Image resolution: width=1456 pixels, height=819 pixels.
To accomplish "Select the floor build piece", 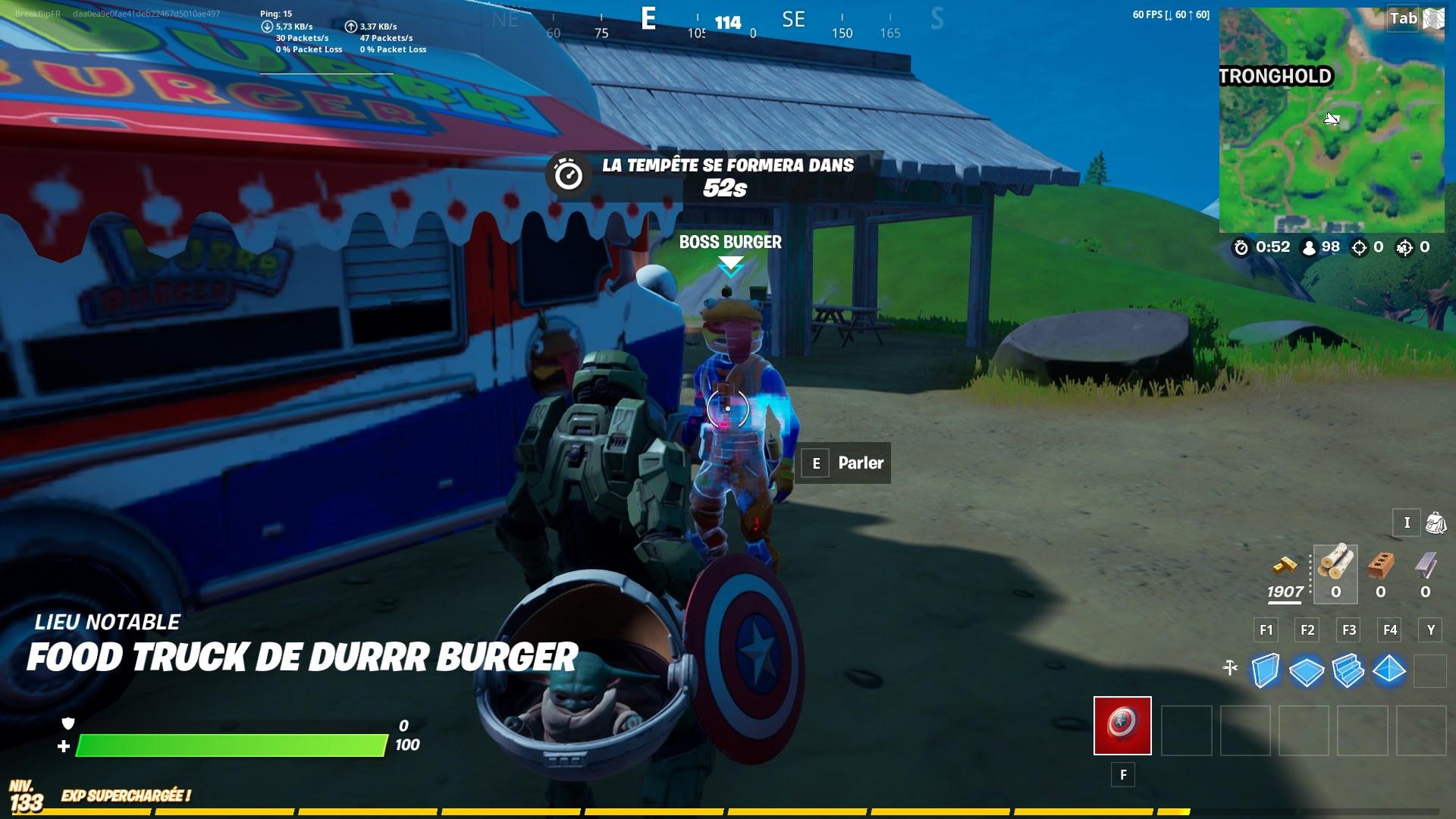I will point(1307,671).
